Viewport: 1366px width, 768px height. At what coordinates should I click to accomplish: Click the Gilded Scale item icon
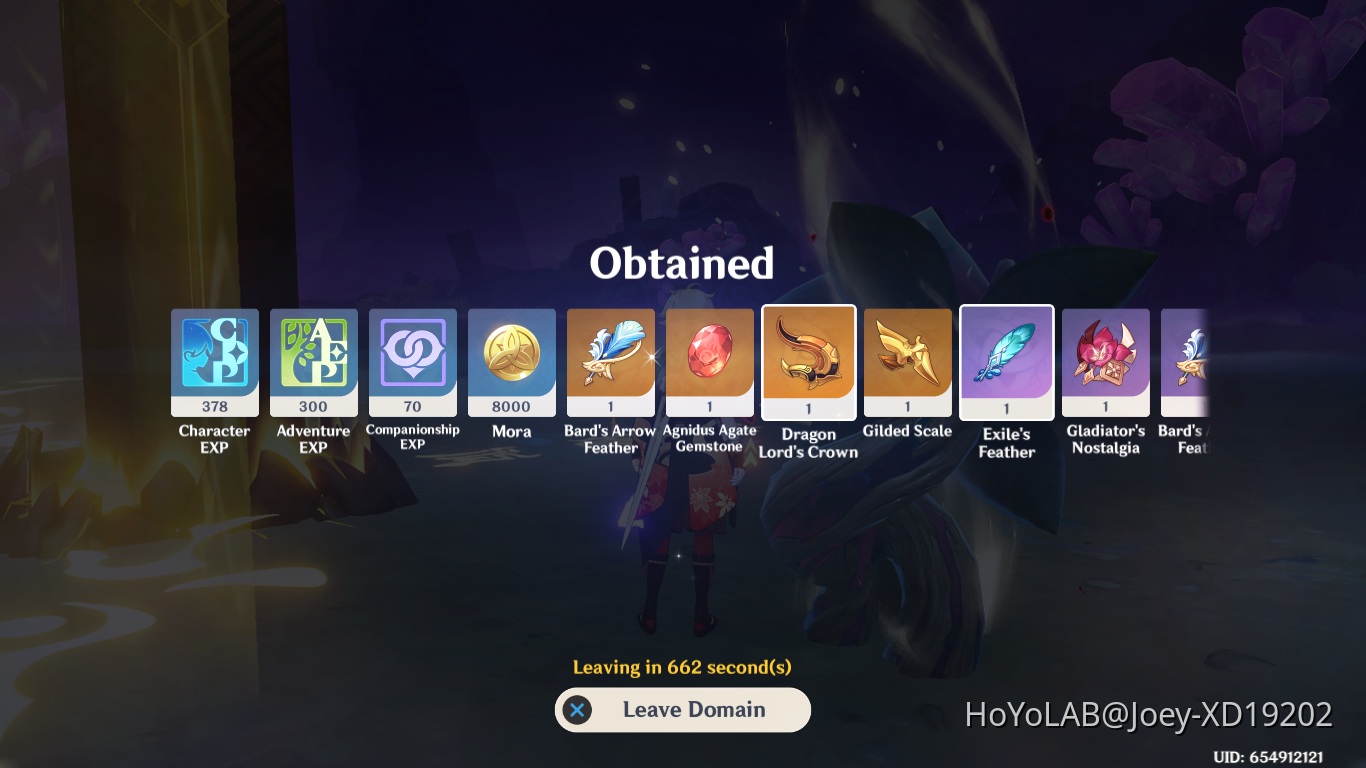(907, 362)
